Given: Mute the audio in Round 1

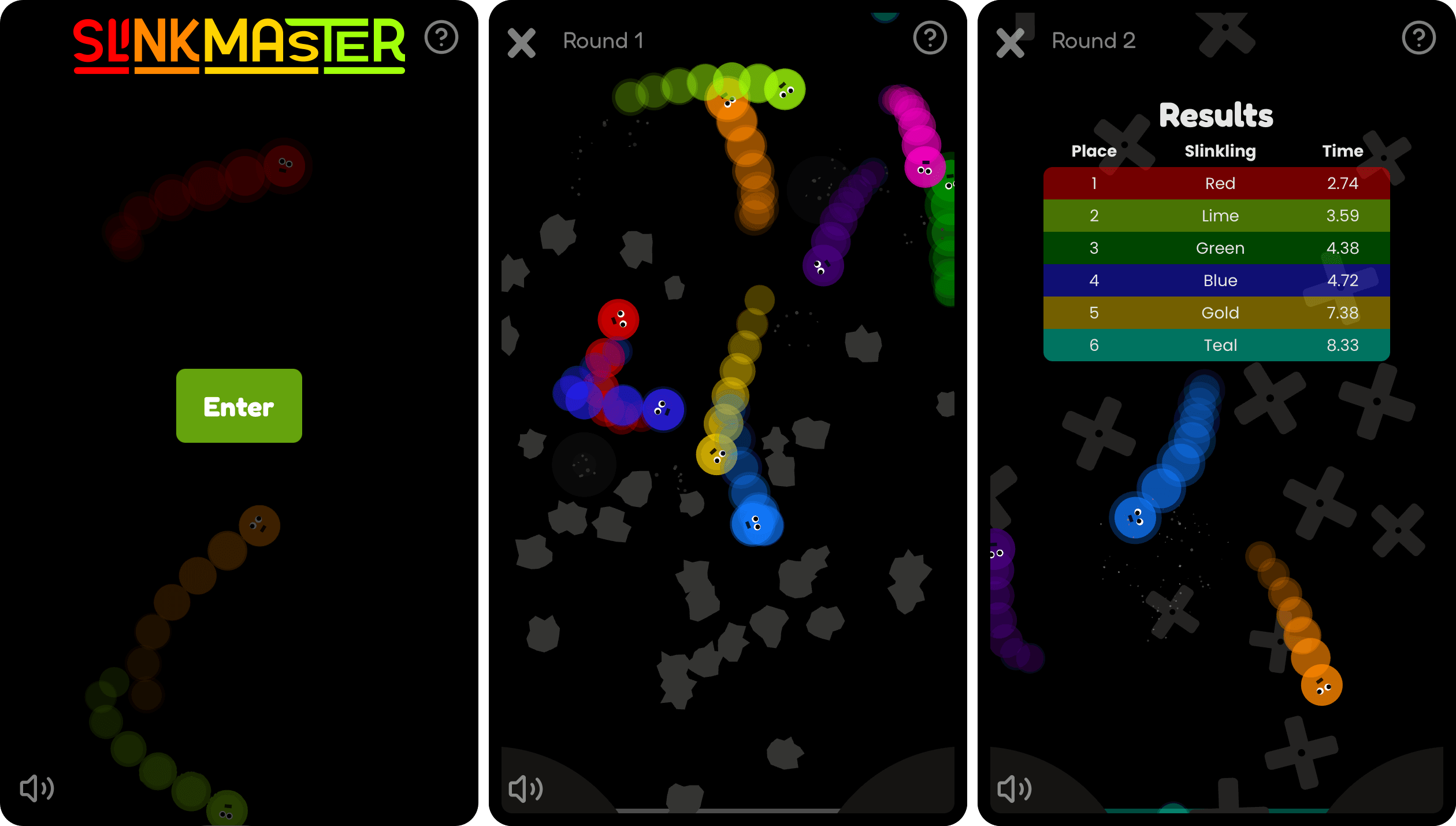Looking at the screenshot, I should click(525, 788).
